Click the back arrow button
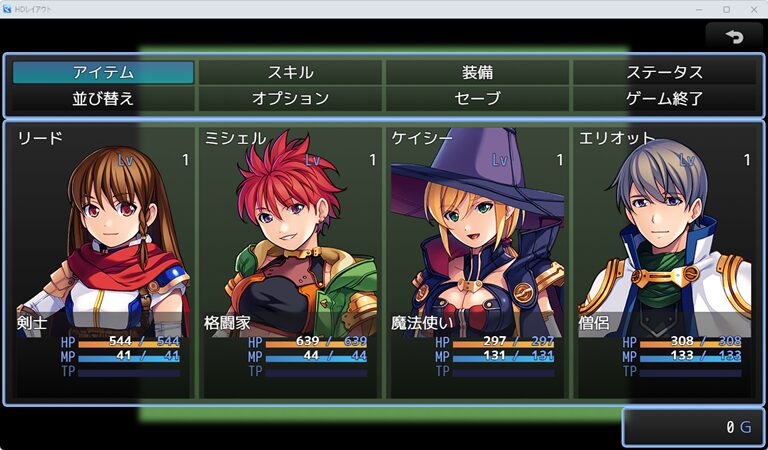Viewport: 768px width, 450px height. [734, 37]
